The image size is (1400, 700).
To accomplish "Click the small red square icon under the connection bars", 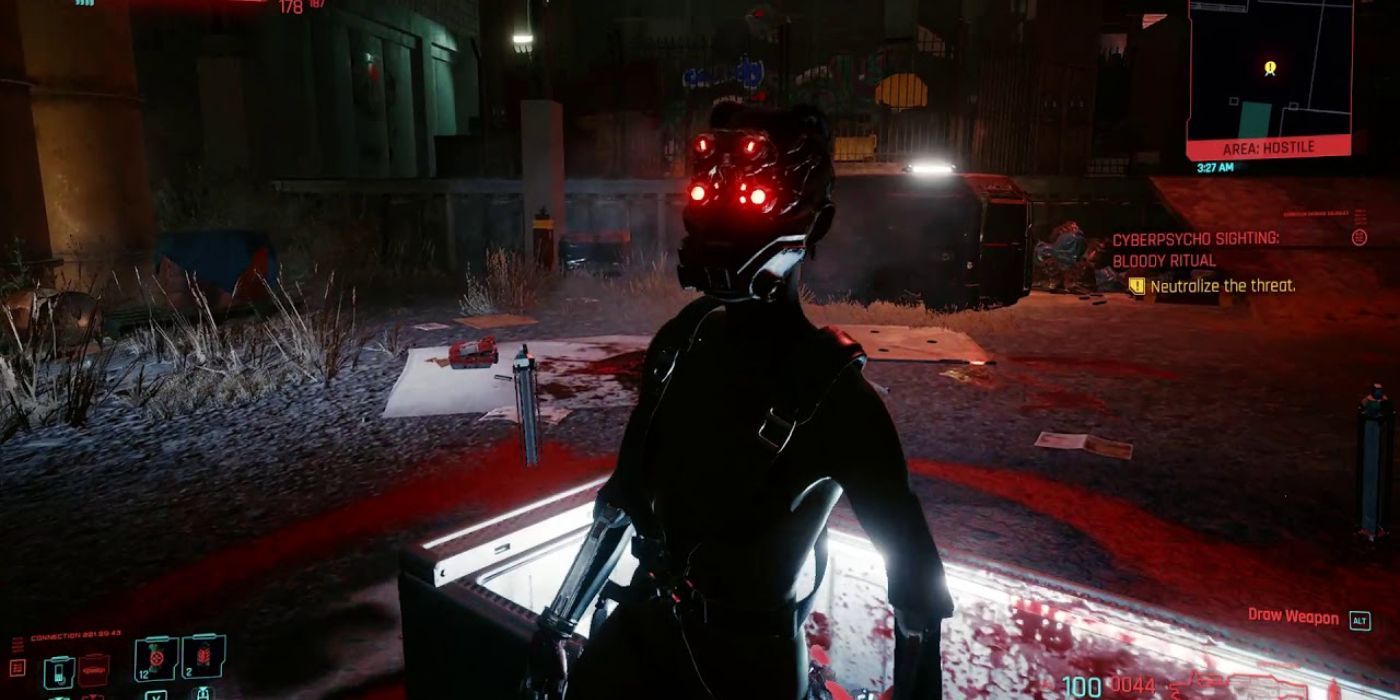I will pos(16,667).
